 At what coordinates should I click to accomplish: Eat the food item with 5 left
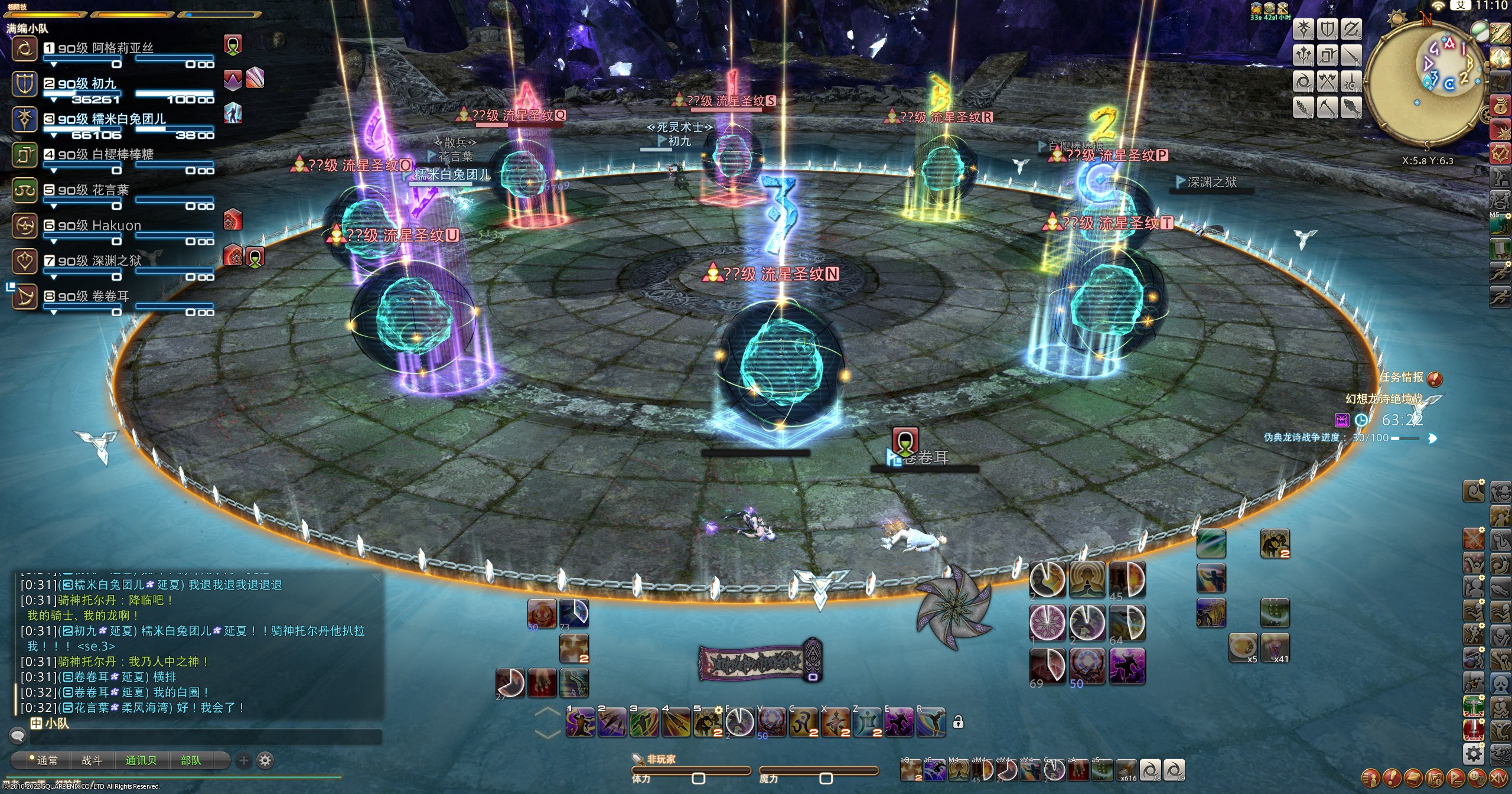coord(1243,647)
